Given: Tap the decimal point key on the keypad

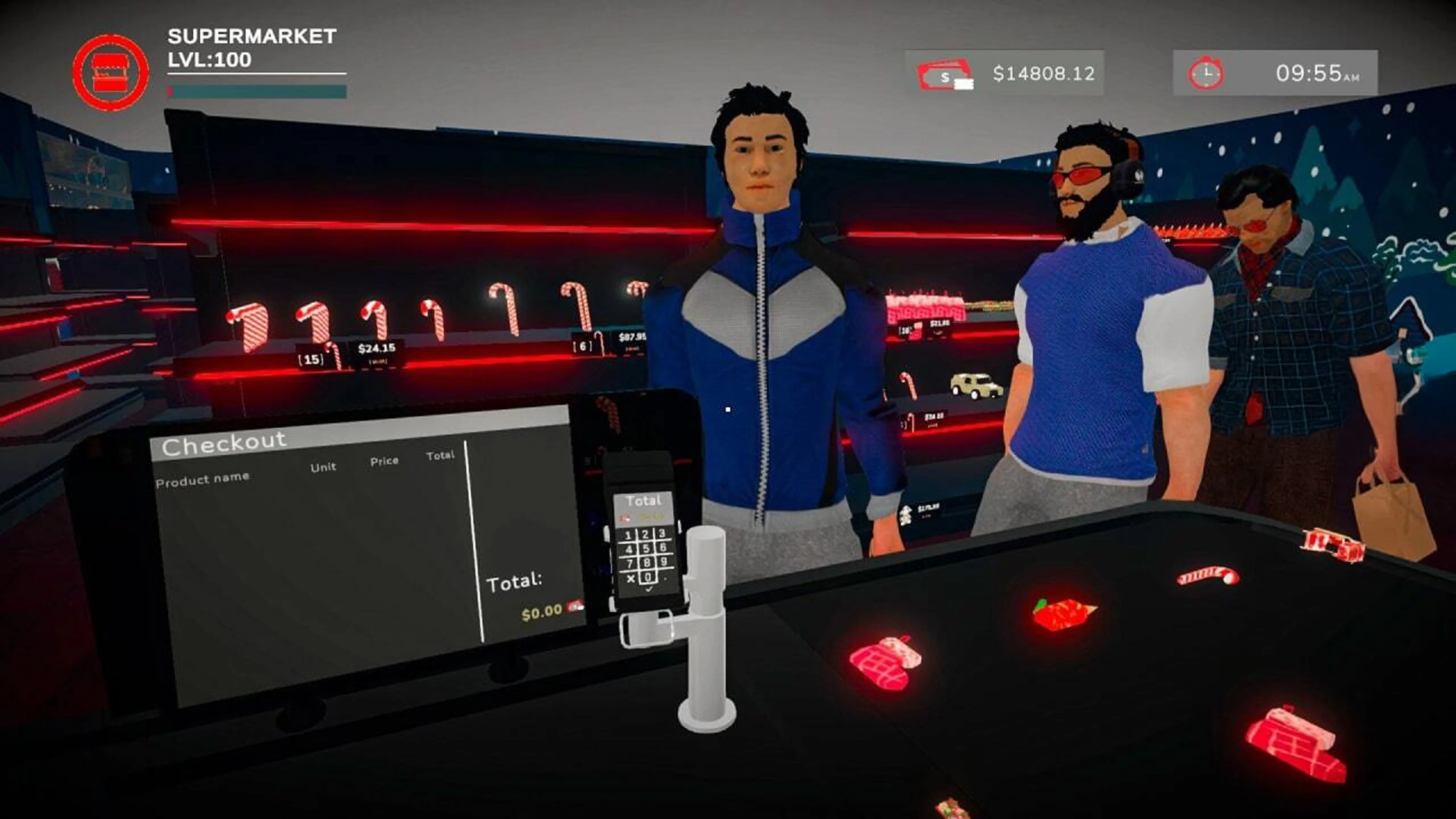Looking at the screenshot, I should click(665, 579).
